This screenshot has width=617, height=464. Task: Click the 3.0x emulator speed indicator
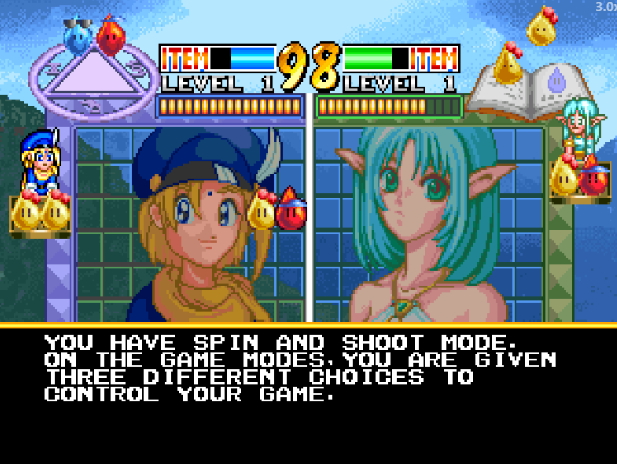click(604, 6)
